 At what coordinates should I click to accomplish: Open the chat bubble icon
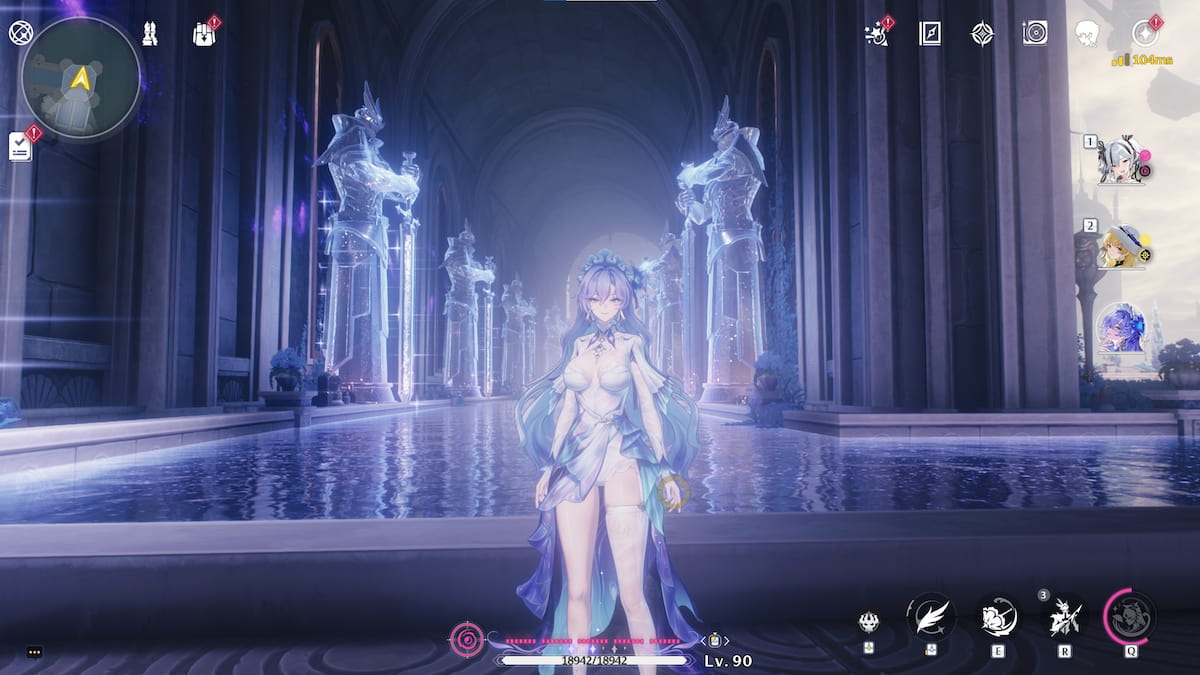pos(34,652)
